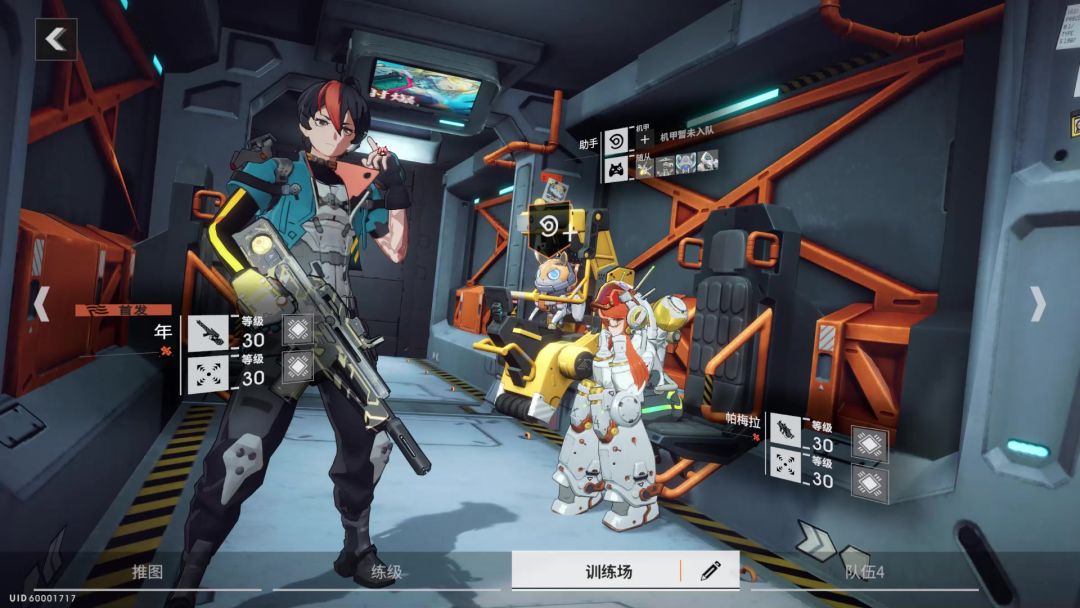This screenshot has height=608, width=1080.
Task: Show the next character with the right chevron
Action: tap(1038, 303)
